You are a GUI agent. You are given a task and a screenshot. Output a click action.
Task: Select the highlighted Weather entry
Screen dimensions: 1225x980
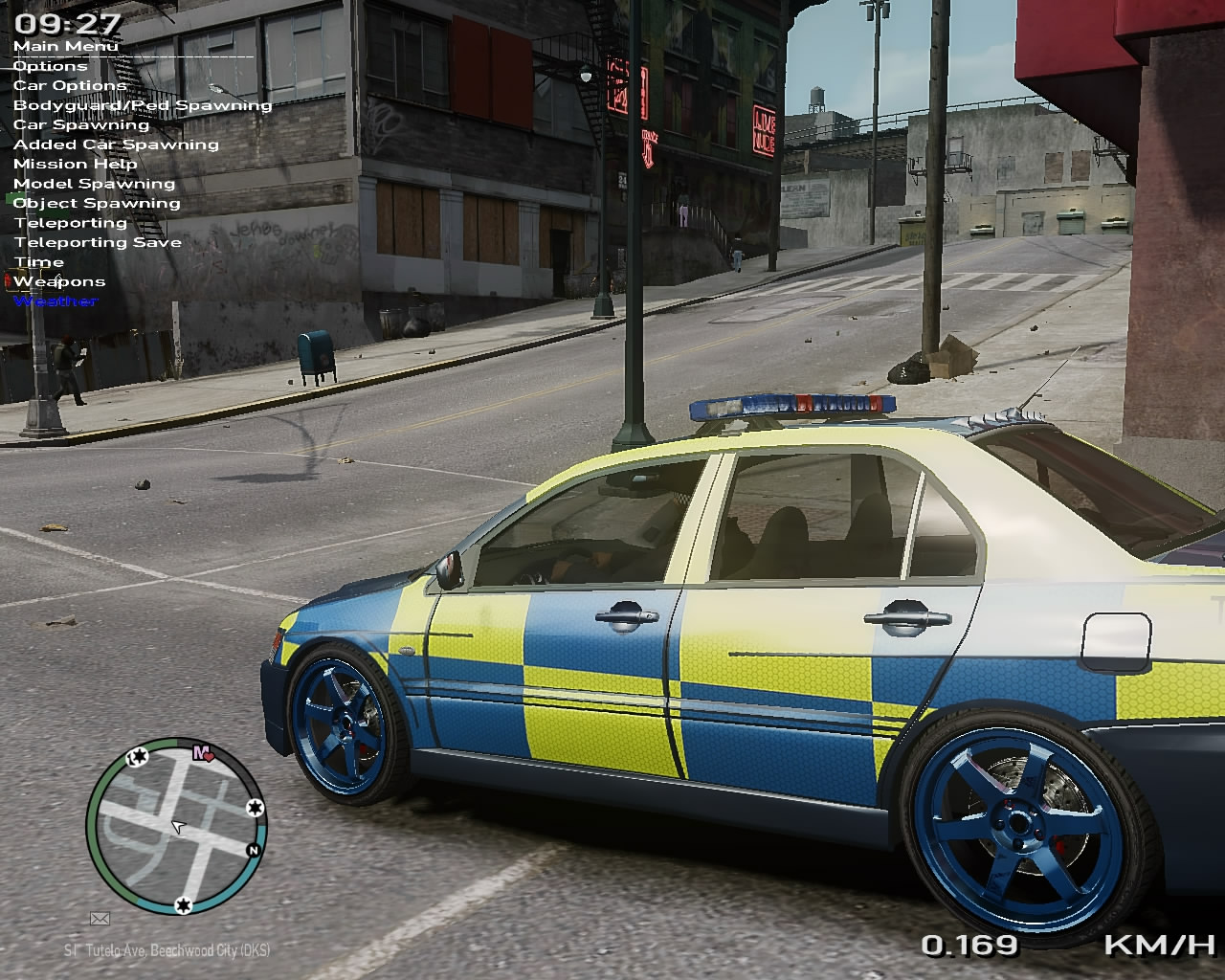click(56, 301)
